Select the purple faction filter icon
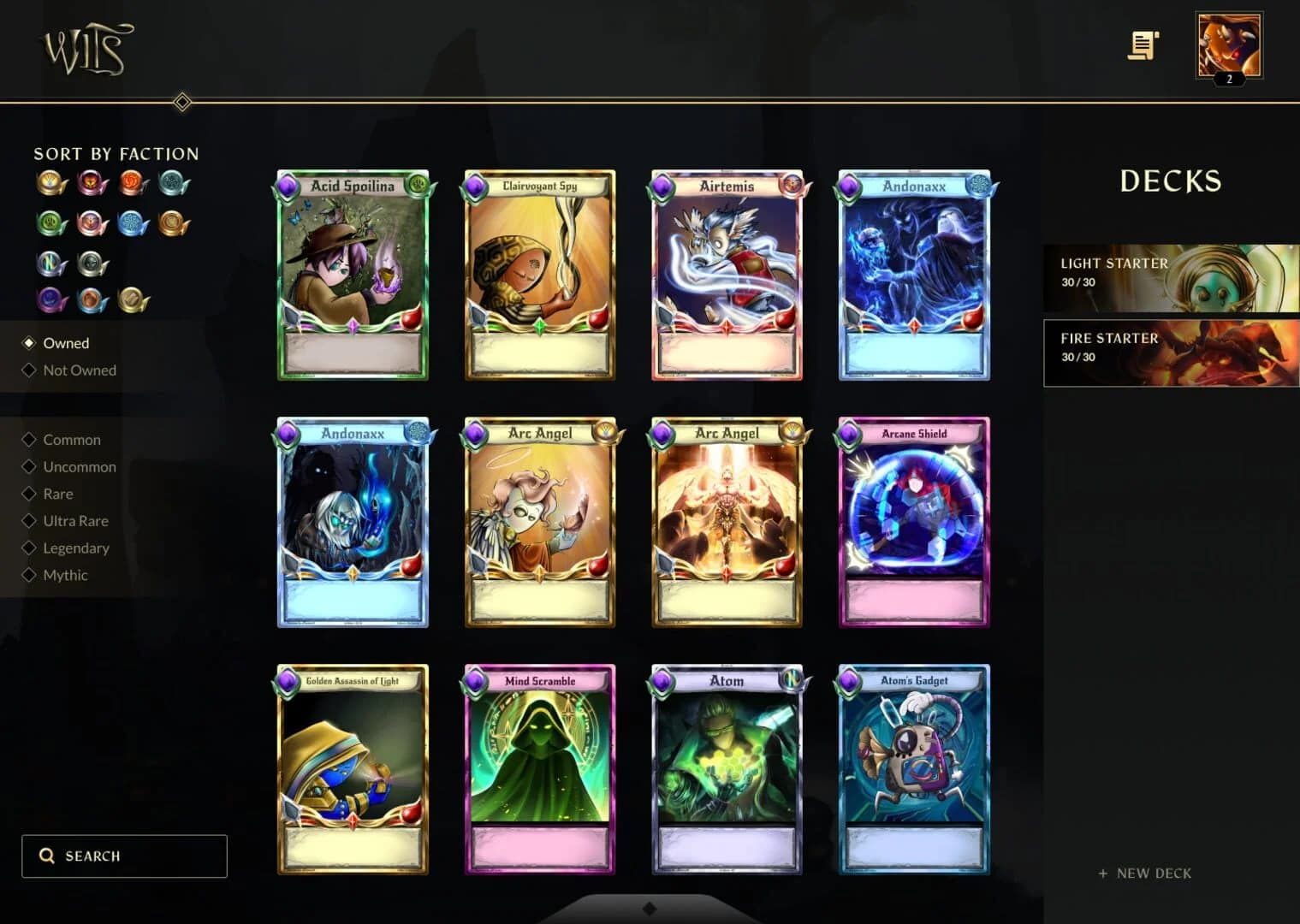 point(50,301)
